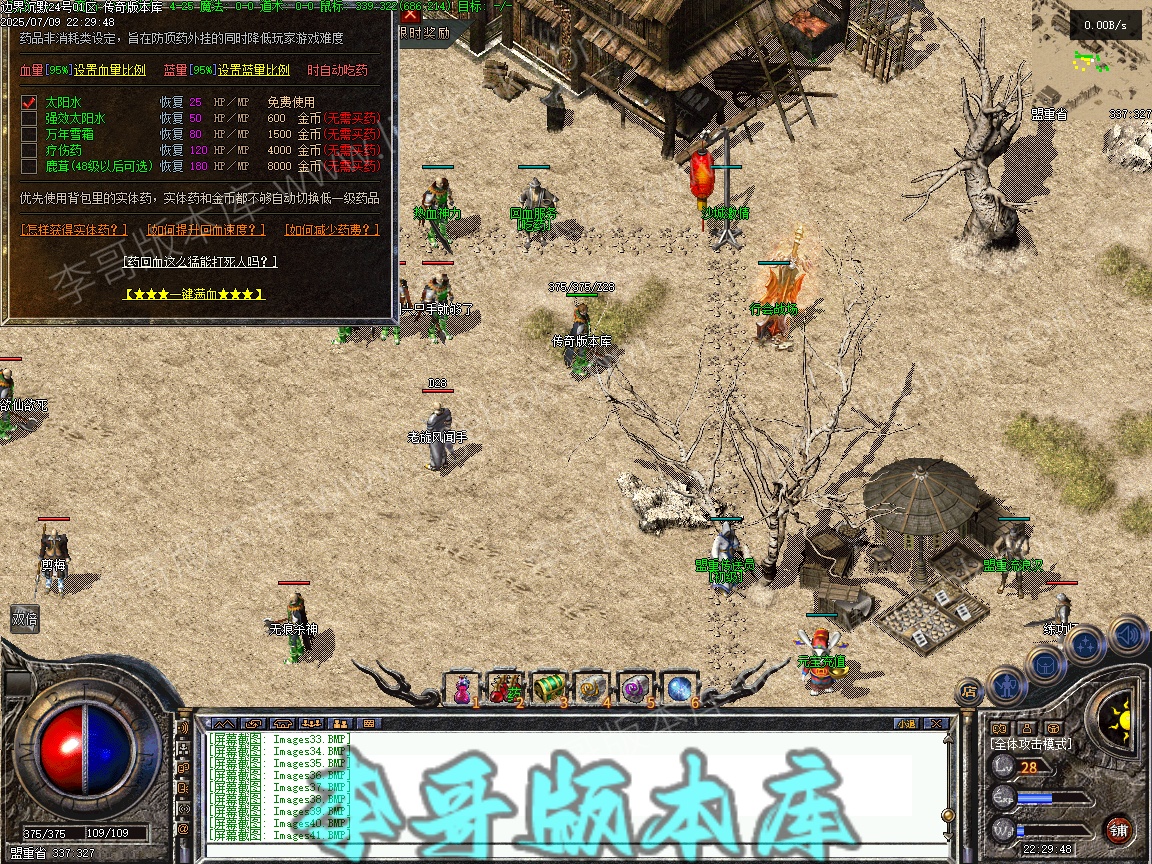Viewport: 1152px width, 864px height.
Task: Close the potion settings panel
Action: 410,15
